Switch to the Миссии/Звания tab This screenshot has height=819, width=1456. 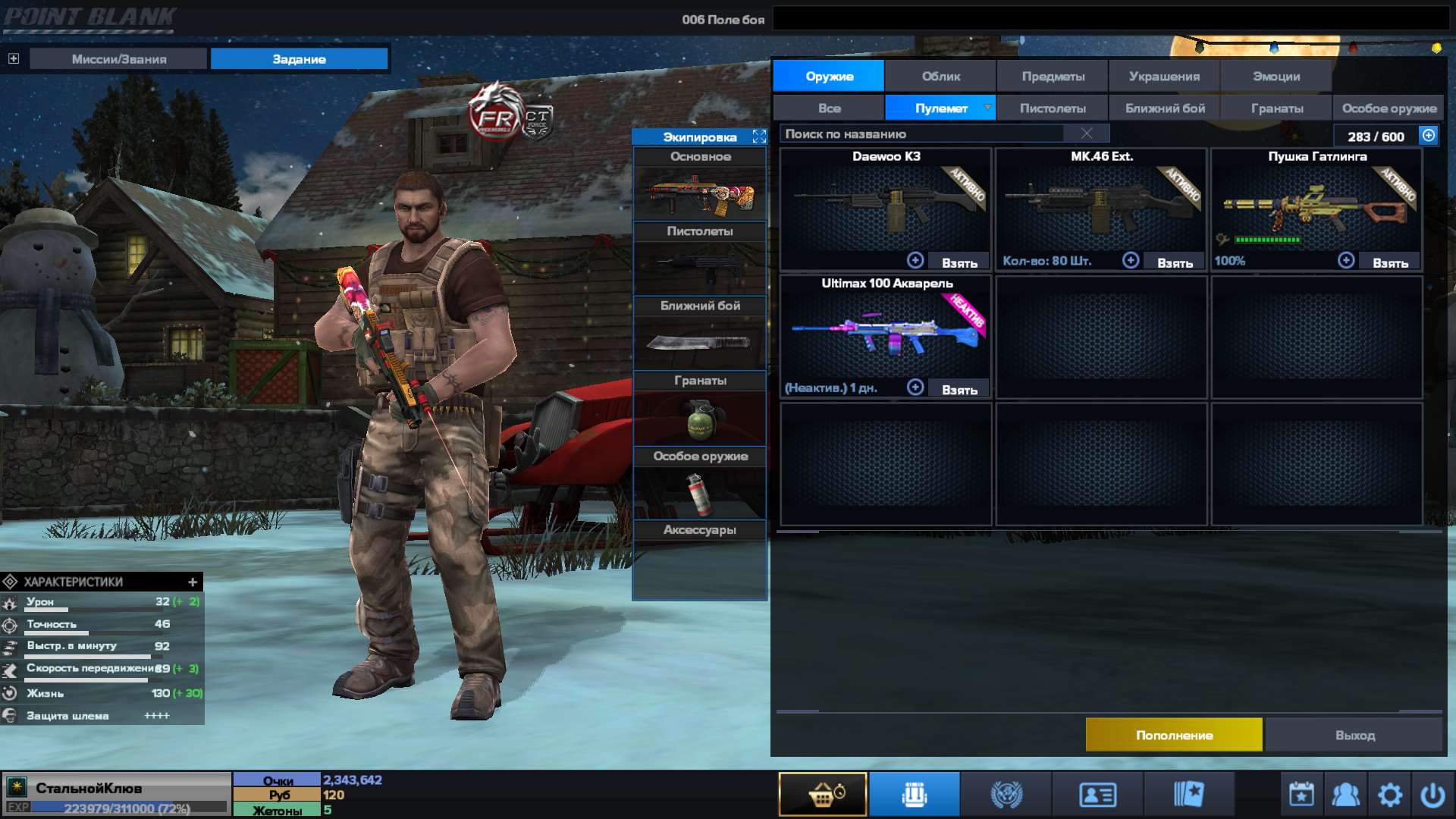point(118,58)
